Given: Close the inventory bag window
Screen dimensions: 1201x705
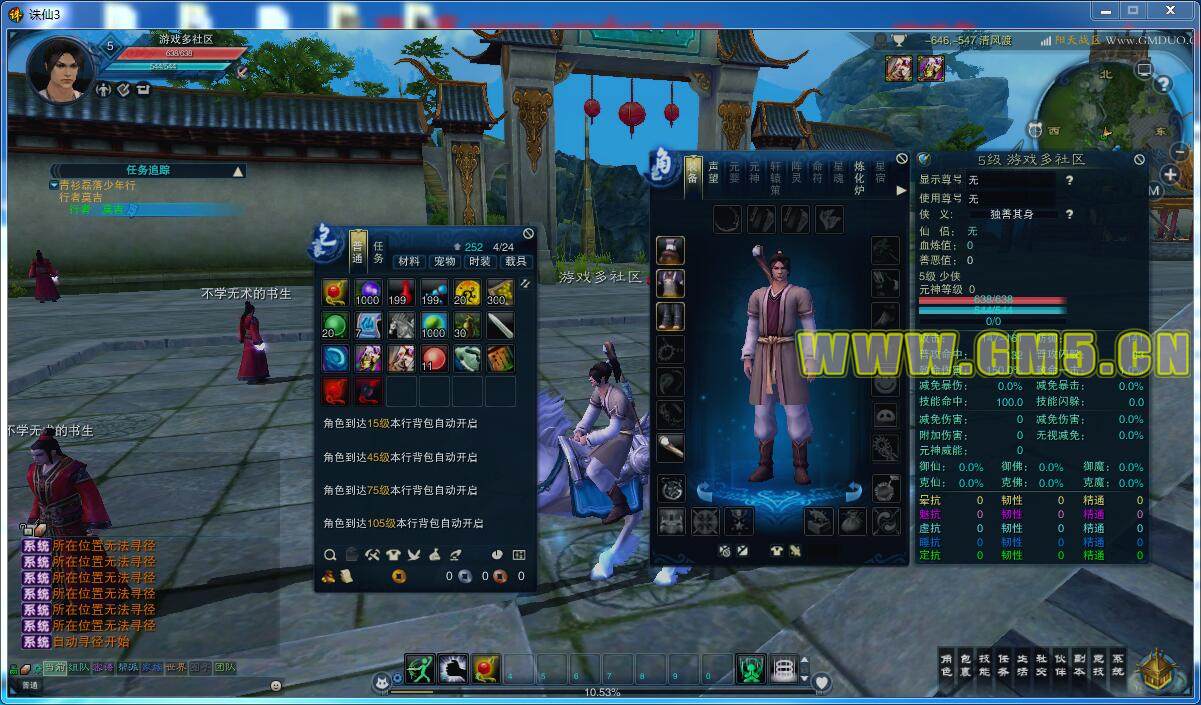Looking at the screenshot, I should click(x=528, y=234).
